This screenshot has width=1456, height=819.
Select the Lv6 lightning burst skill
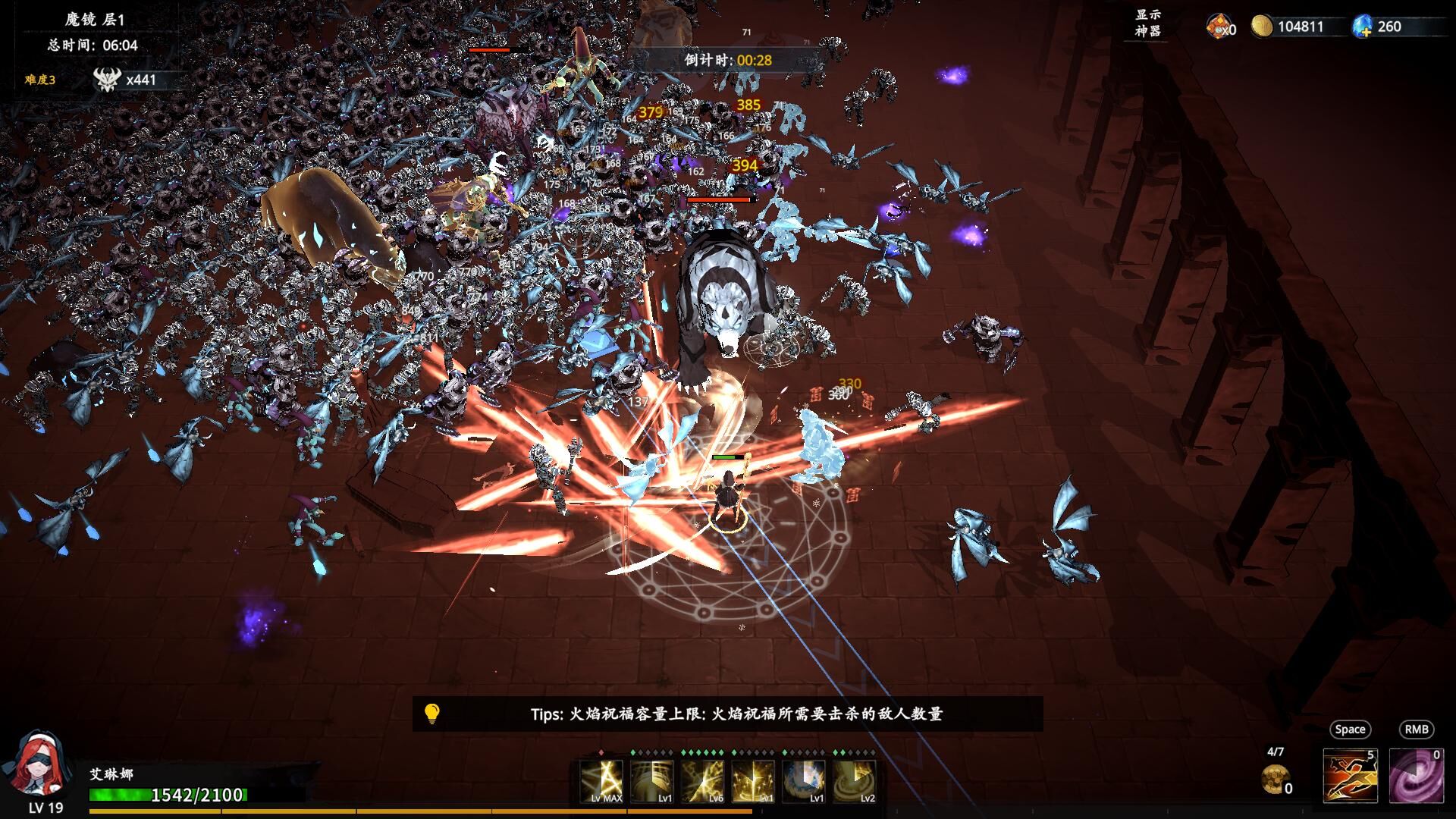(x=702, y=780)
